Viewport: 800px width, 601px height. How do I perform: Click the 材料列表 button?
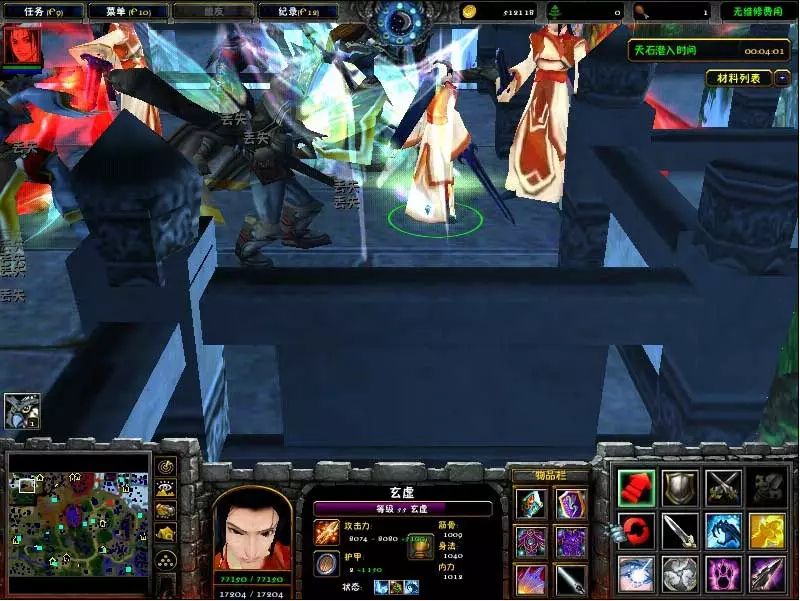(738, 78)
